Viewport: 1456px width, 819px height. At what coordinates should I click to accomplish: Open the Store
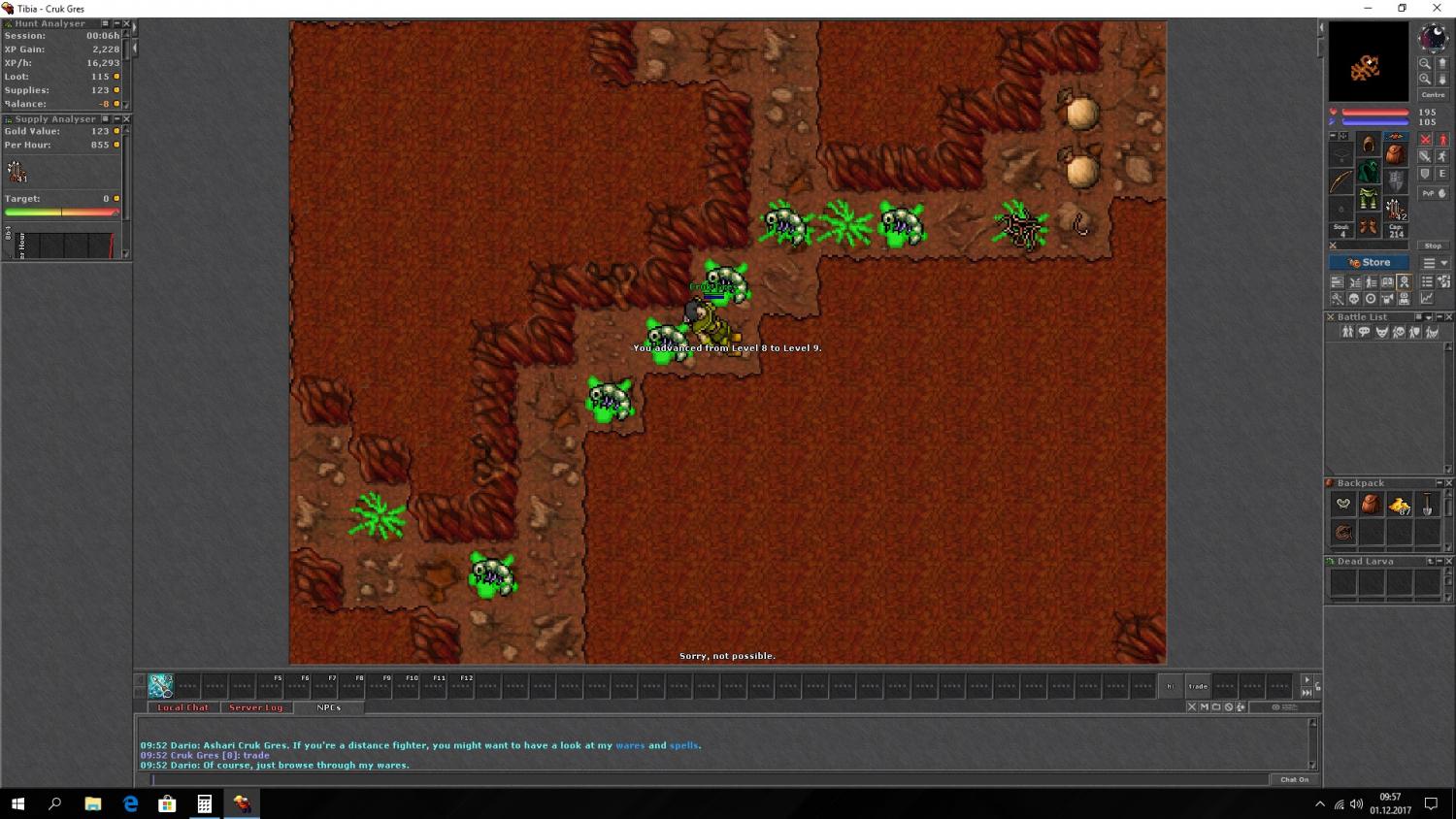[1369, 263]
